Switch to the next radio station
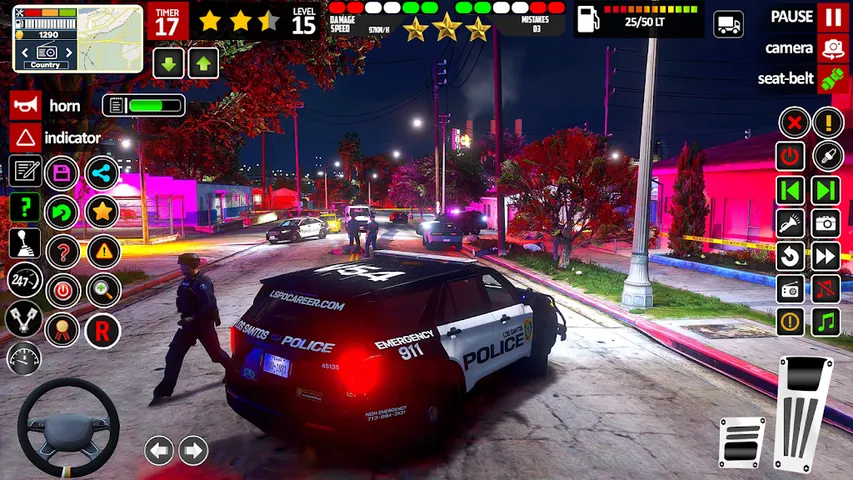The height and width of the screenshot is (480, 853). pos(826,190)
